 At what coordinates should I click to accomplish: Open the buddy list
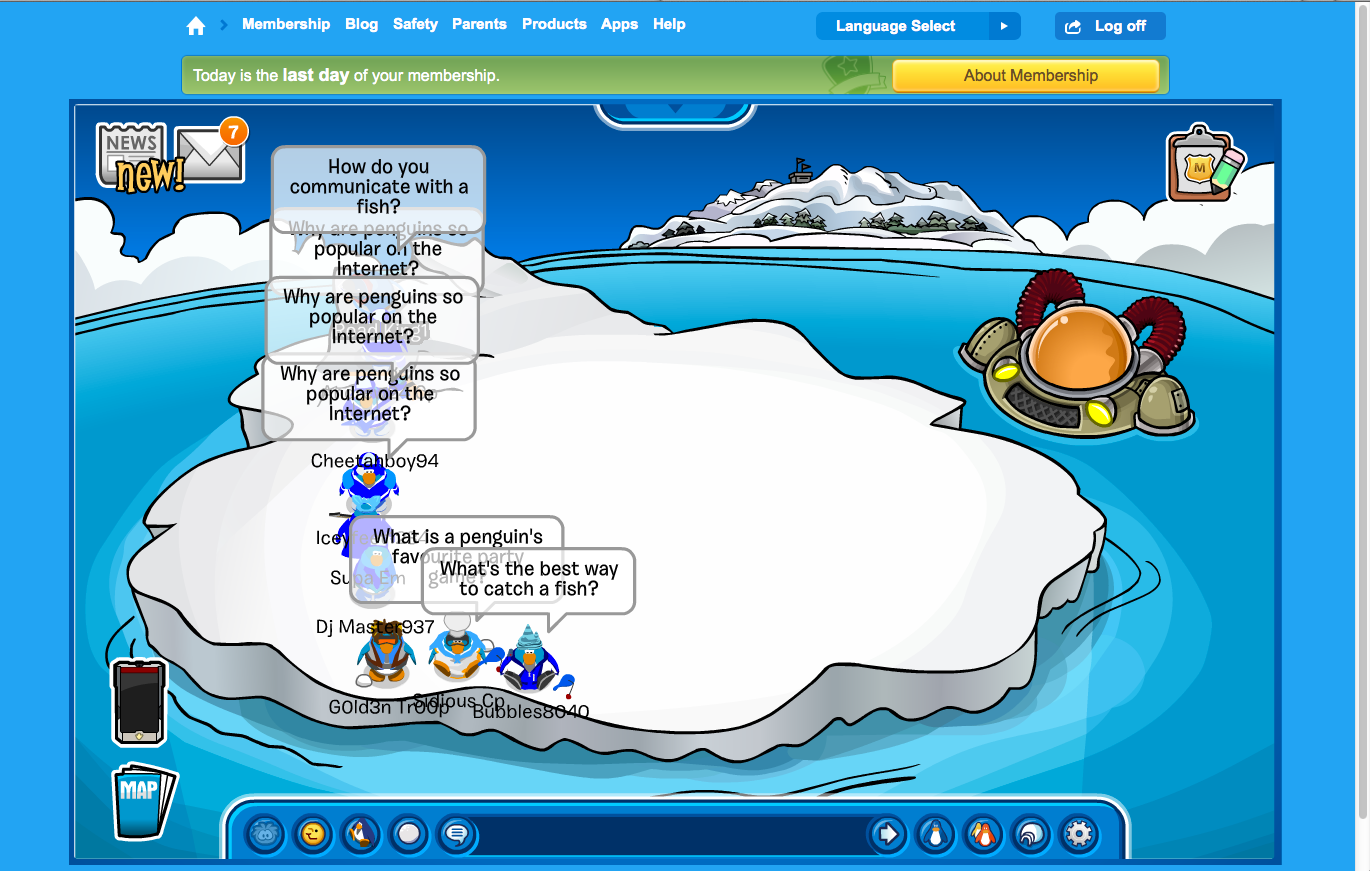pos(983,834)
